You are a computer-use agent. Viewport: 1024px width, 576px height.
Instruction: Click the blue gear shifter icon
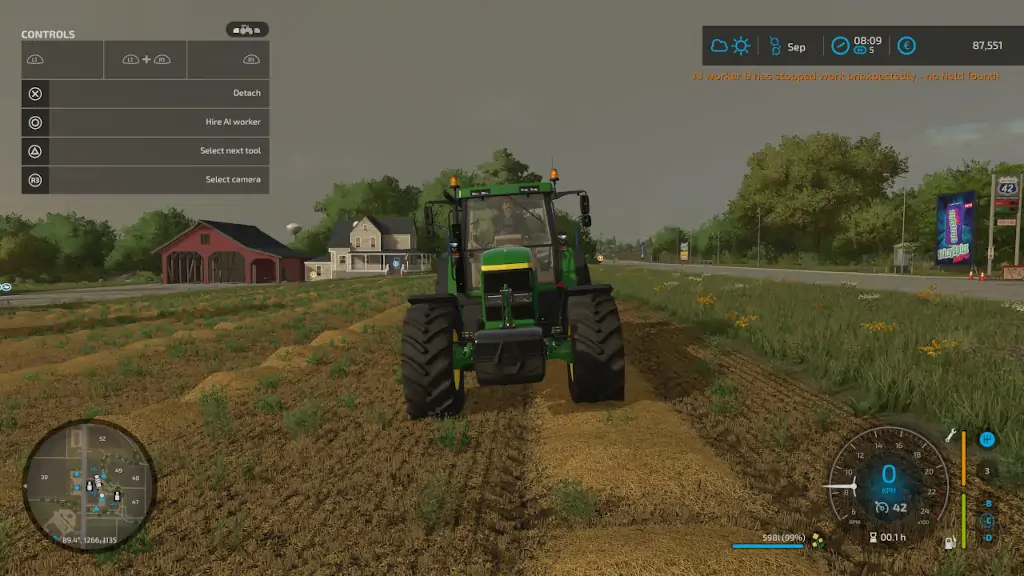click(987, 439)
